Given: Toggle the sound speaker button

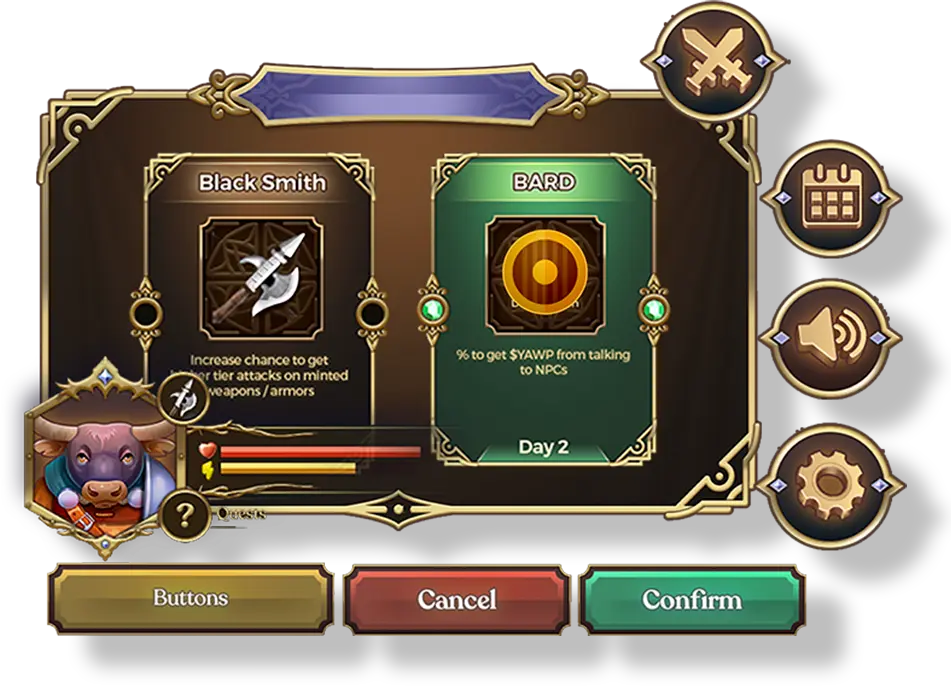Looking at the screenshot, I should tap(832, 337).
